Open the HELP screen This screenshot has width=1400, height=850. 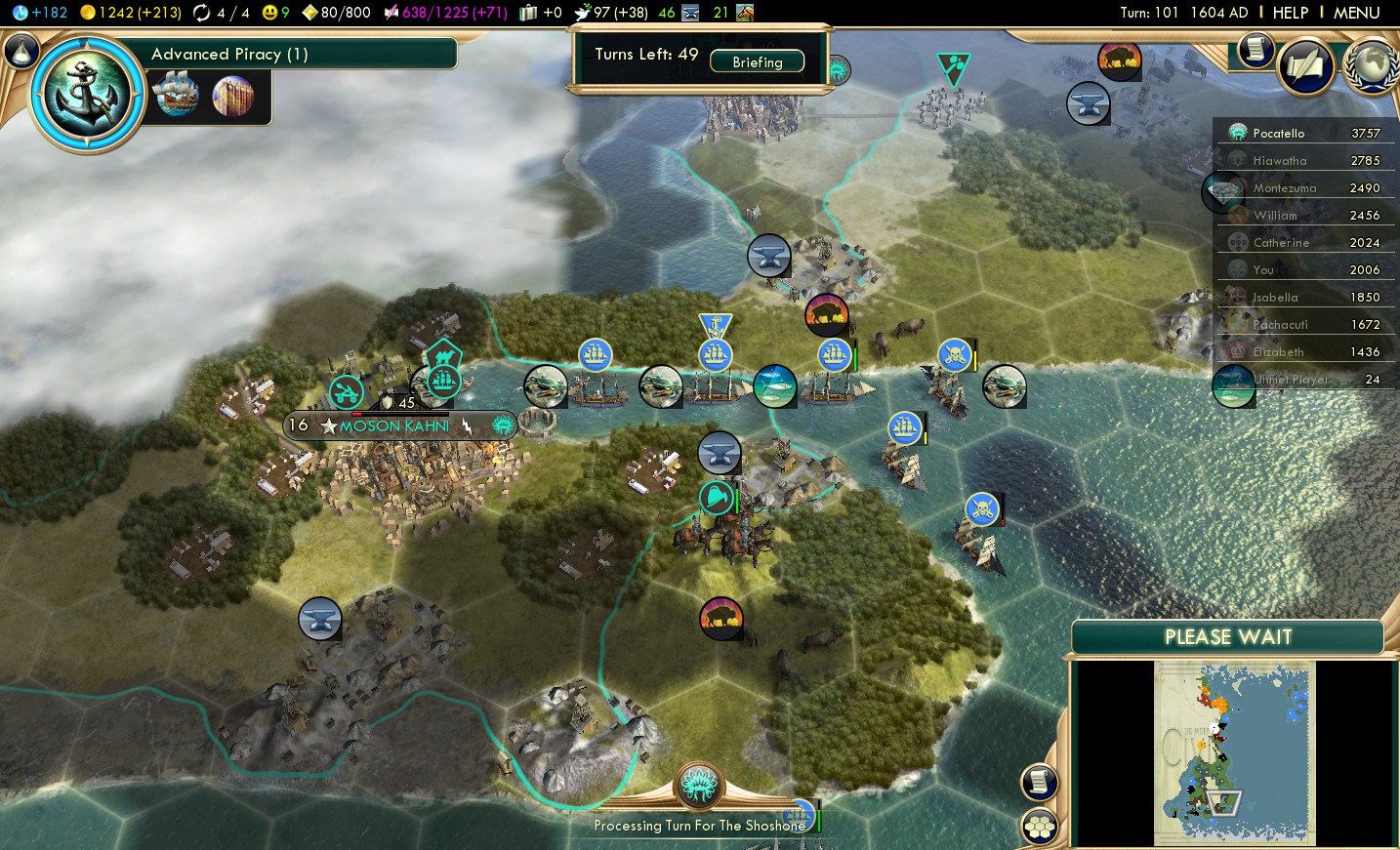[x=1290, y=13]
